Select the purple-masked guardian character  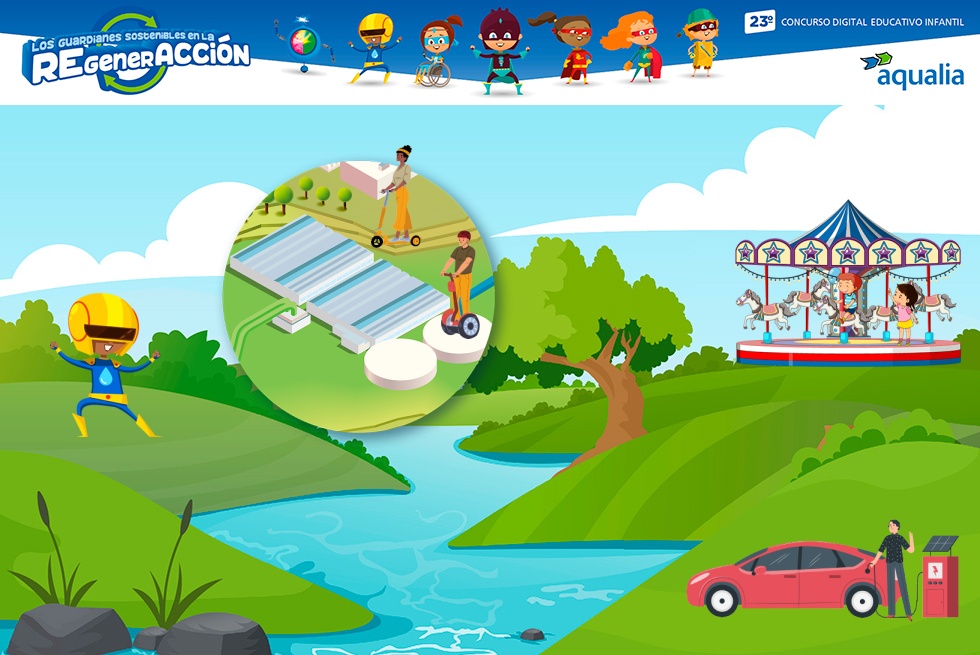coord(498,51)
